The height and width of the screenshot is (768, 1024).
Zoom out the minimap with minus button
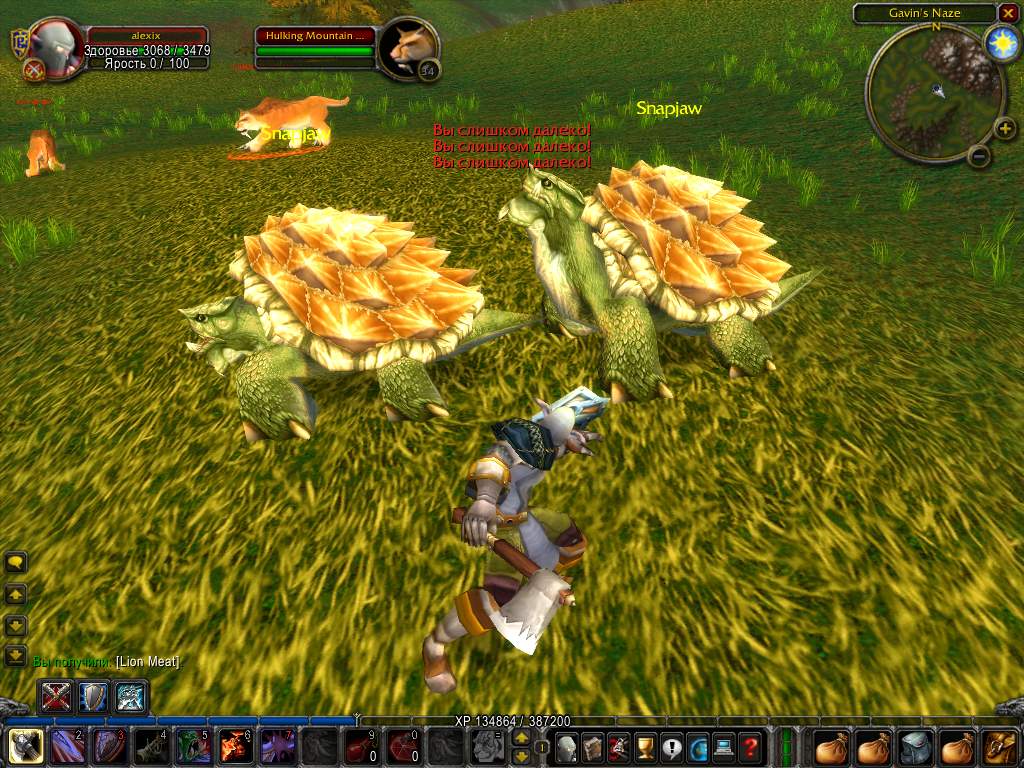(980, 156)
